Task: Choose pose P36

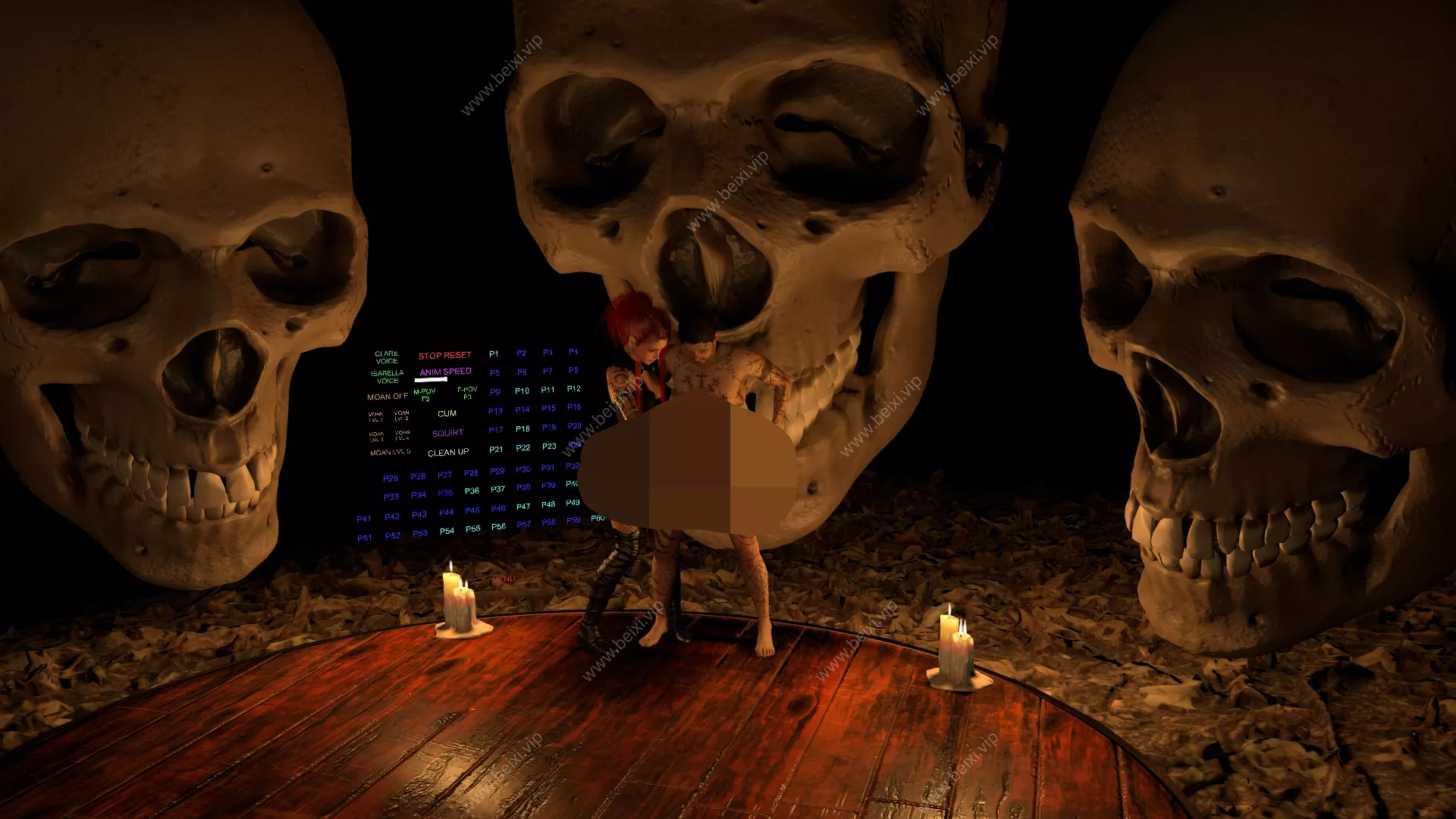Action: (x=471, y=491)
